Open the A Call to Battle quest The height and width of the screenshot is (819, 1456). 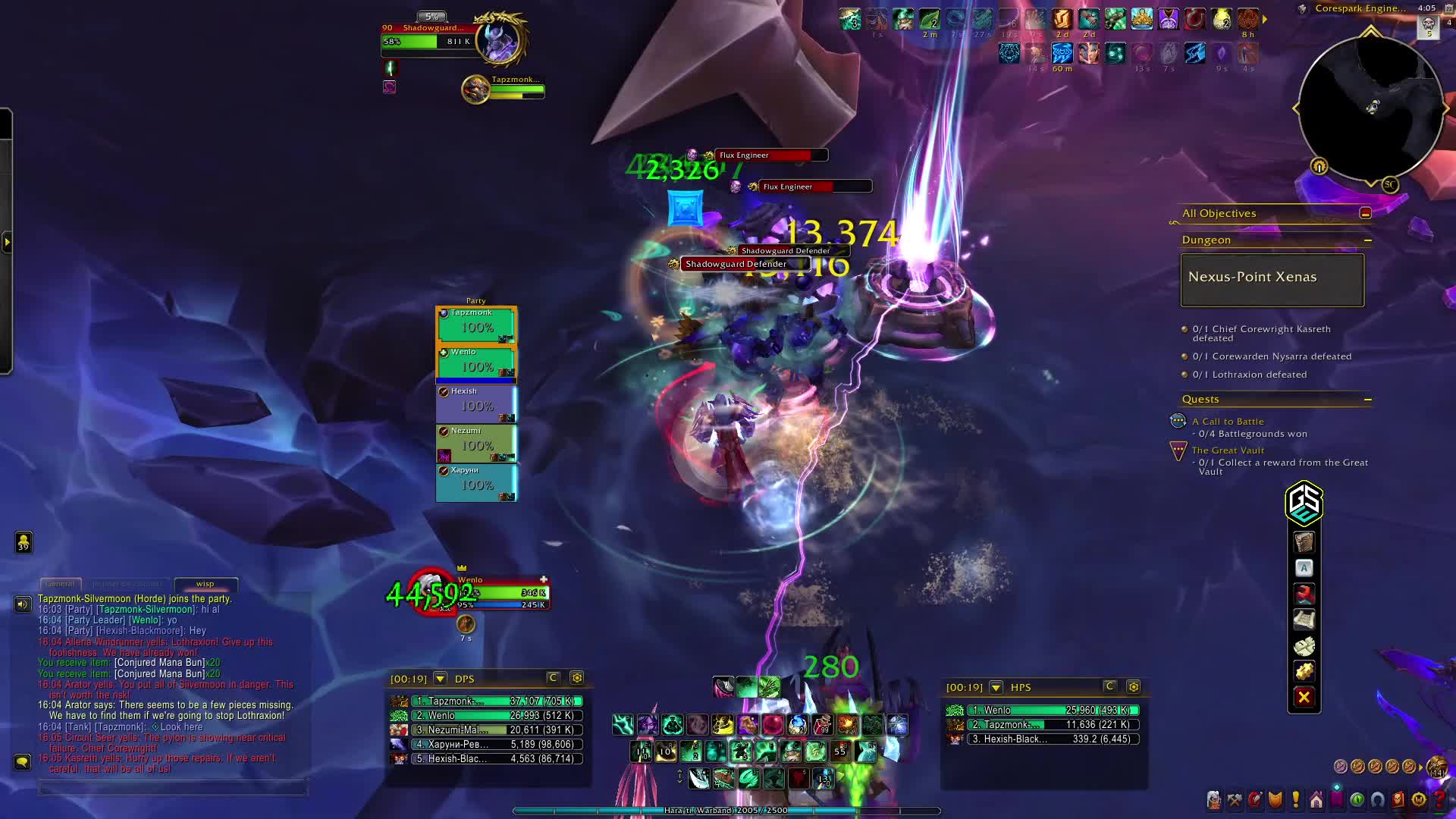1227,422
